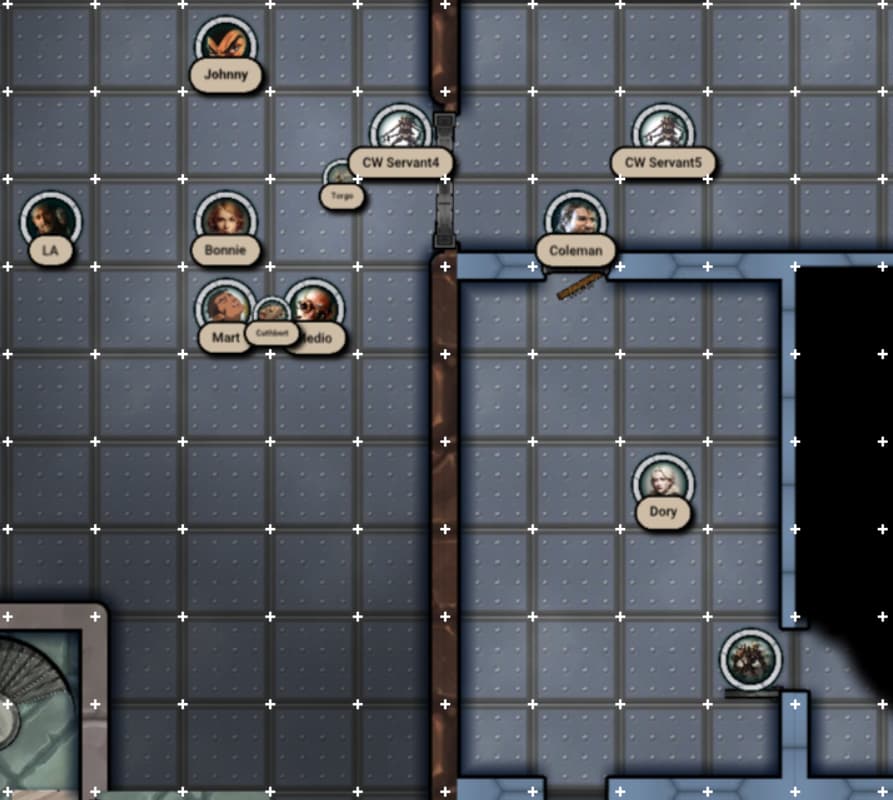Screen dimensions: 893x800
Task: Pick the small Torgo token
Action: pos(342,178)
